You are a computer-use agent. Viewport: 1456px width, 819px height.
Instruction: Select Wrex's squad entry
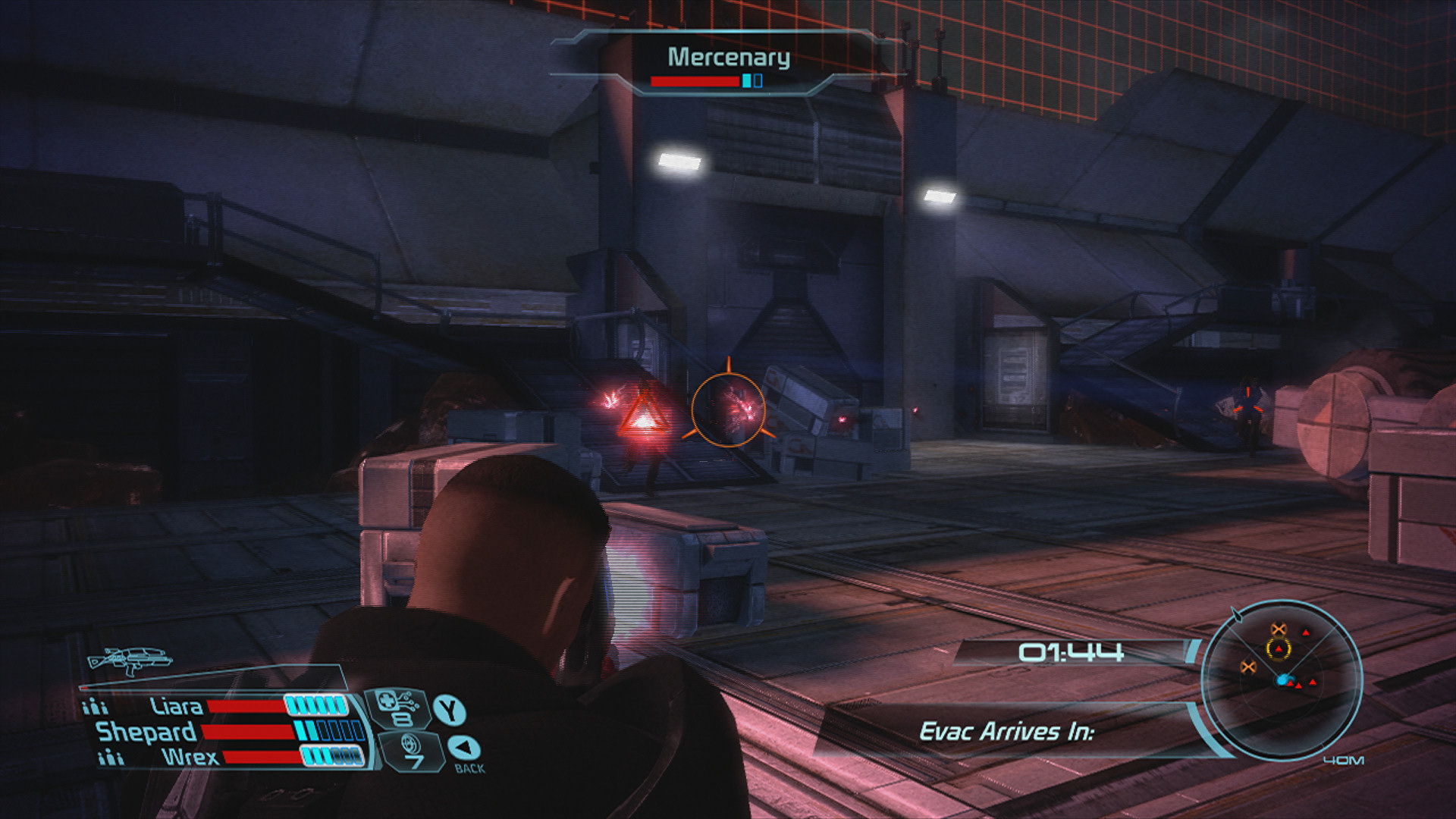pyautogui.click(x=190, y=757)
